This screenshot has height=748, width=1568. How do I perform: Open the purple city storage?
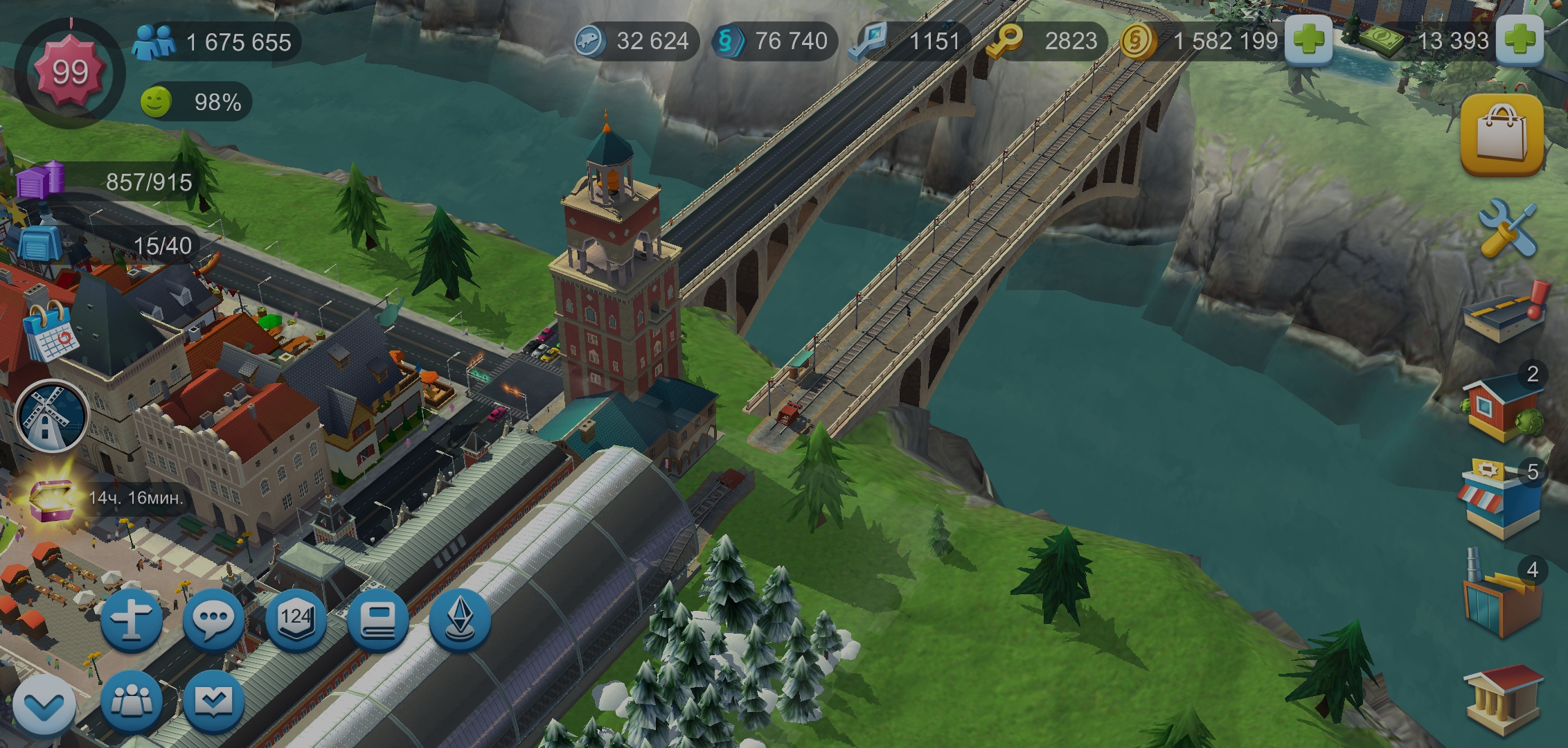[x=42, y=180]
